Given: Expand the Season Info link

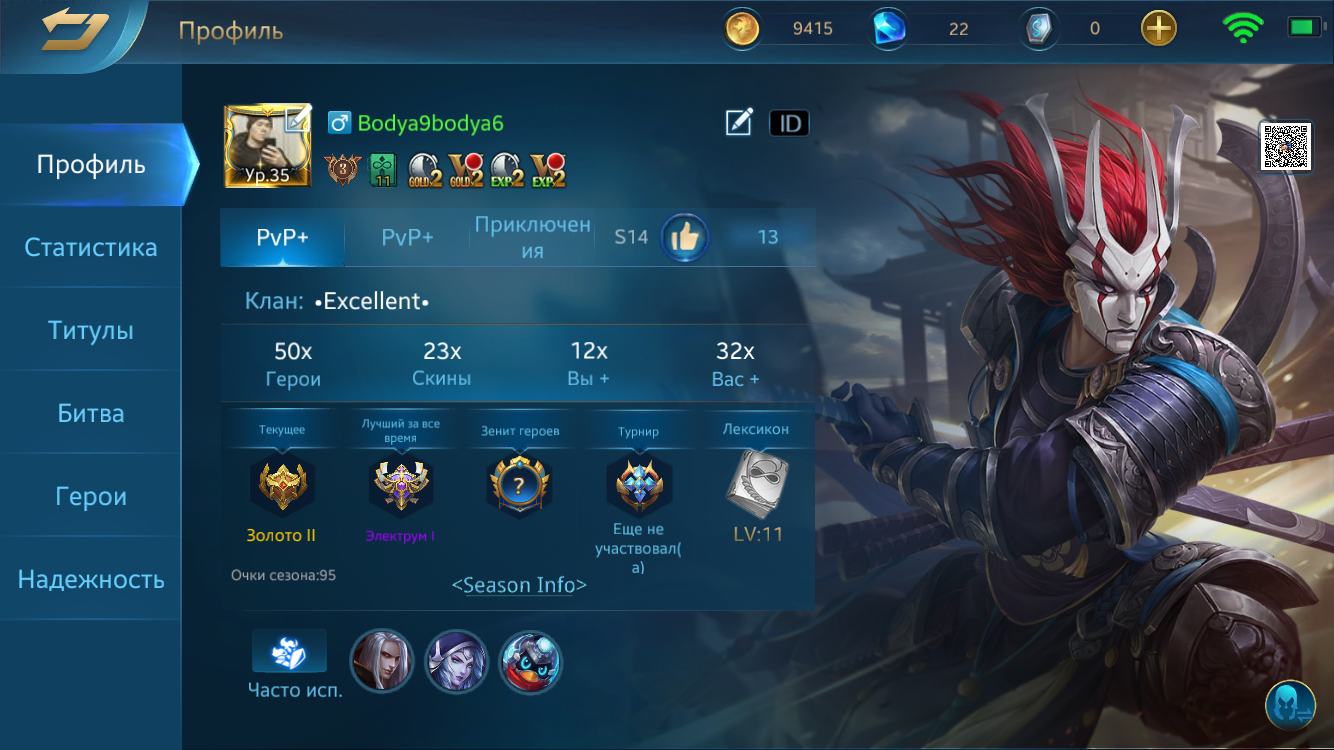Looking at the screenshot, I should 522,585.
